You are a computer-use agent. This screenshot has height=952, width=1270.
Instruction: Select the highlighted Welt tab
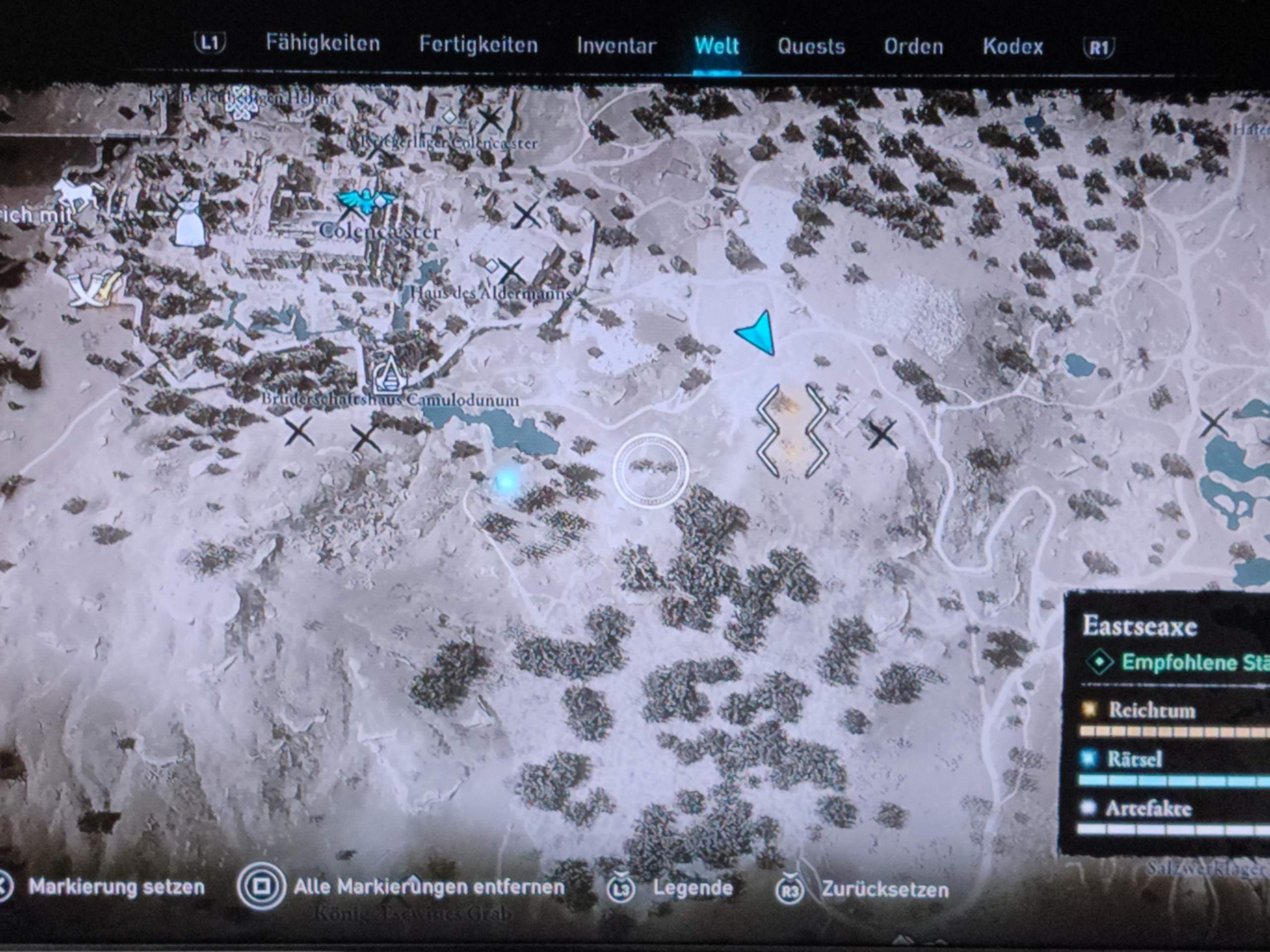click(716, 46)
